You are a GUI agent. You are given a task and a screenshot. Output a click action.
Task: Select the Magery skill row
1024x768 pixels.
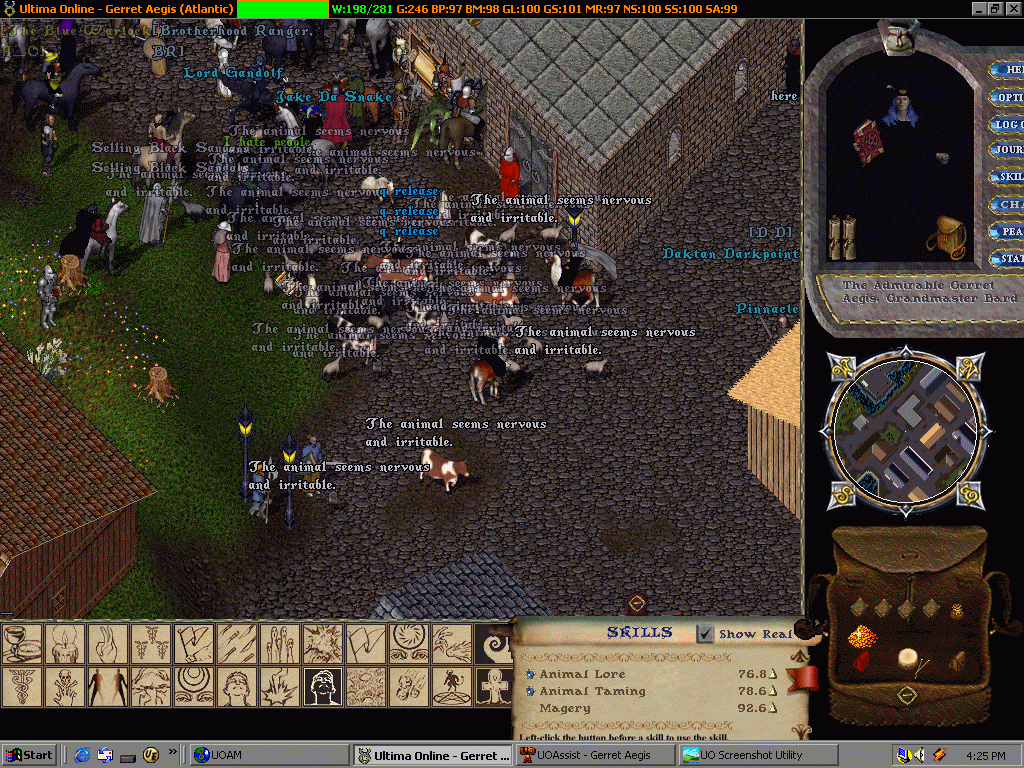tap(565, 708)
